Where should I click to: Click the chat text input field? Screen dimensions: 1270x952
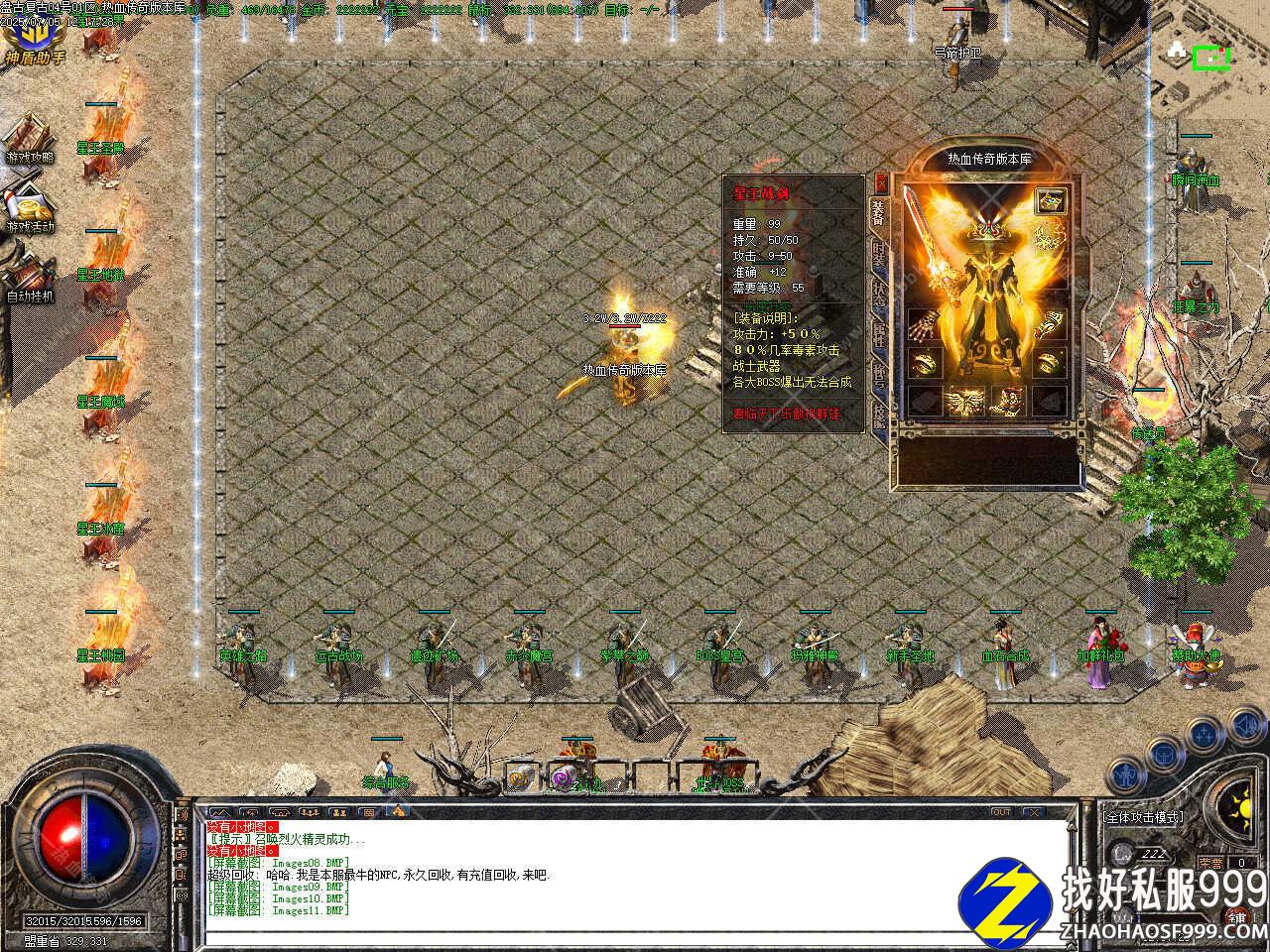(x=635, y=937)
